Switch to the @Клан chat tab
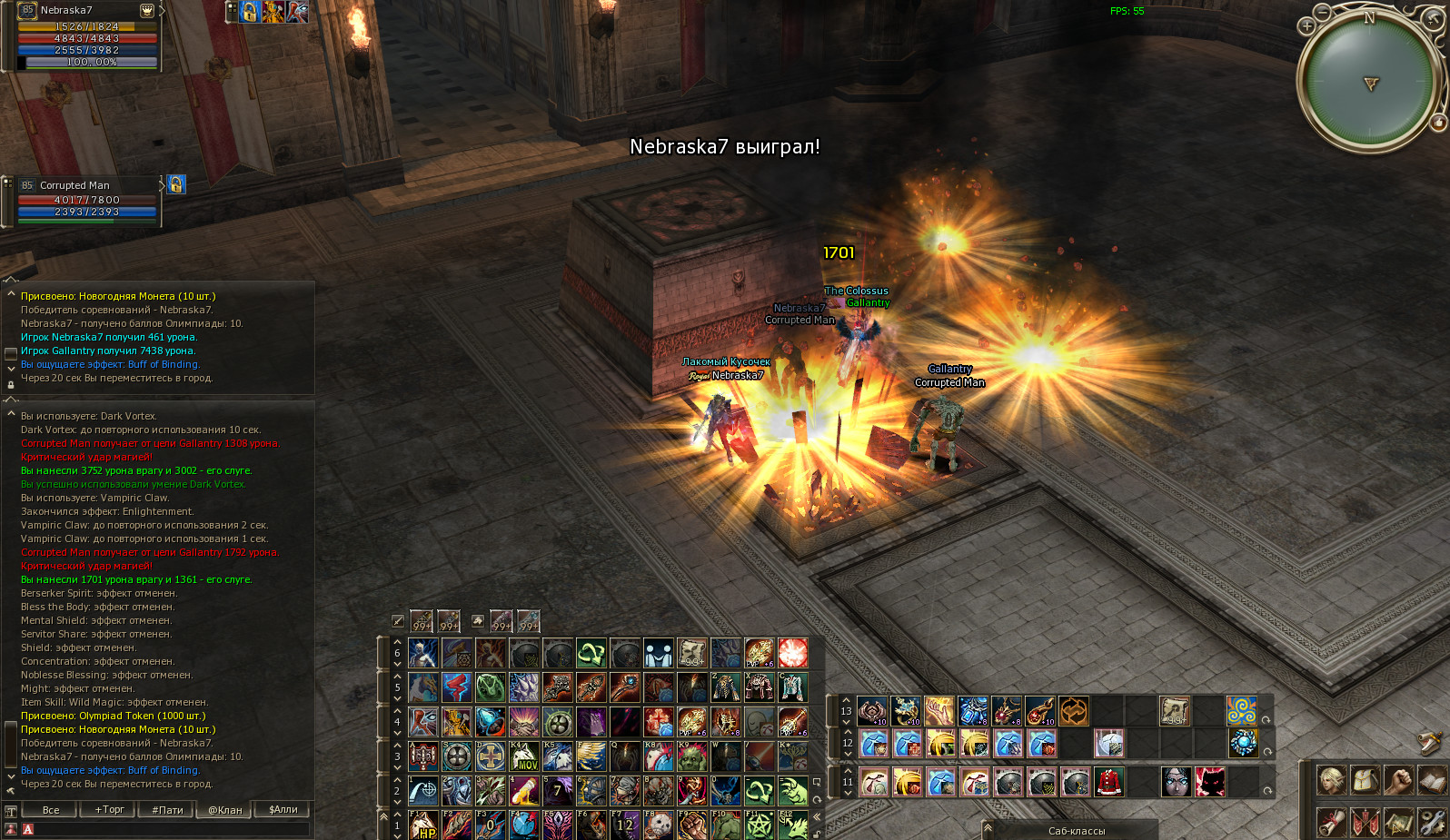 coord(225,809)
